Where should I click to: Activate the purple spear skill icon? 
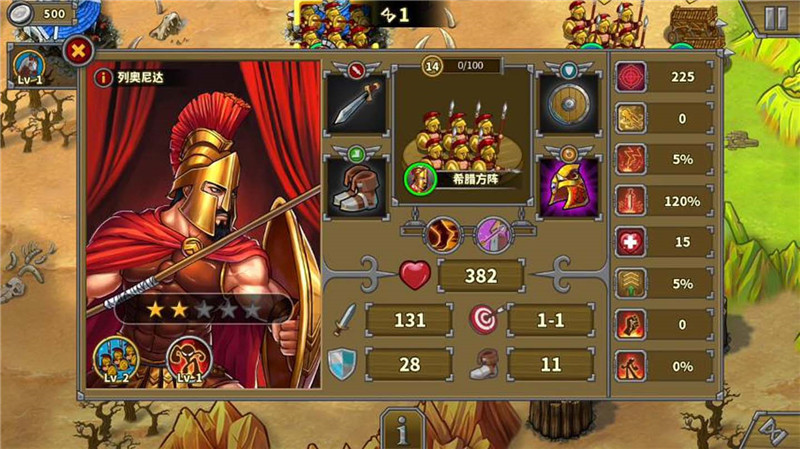pyautogui.click(x=494, y=236)
